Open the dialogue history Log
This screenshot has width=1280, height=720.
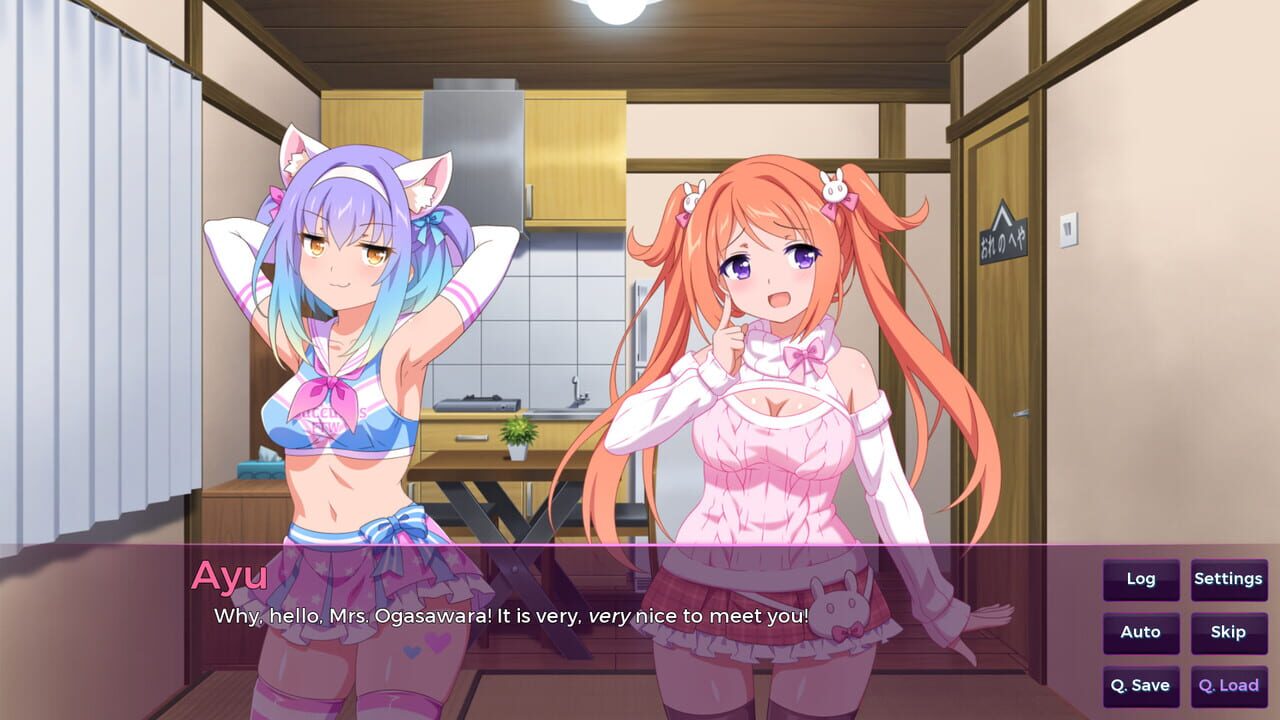click(x=1140, y=579)
